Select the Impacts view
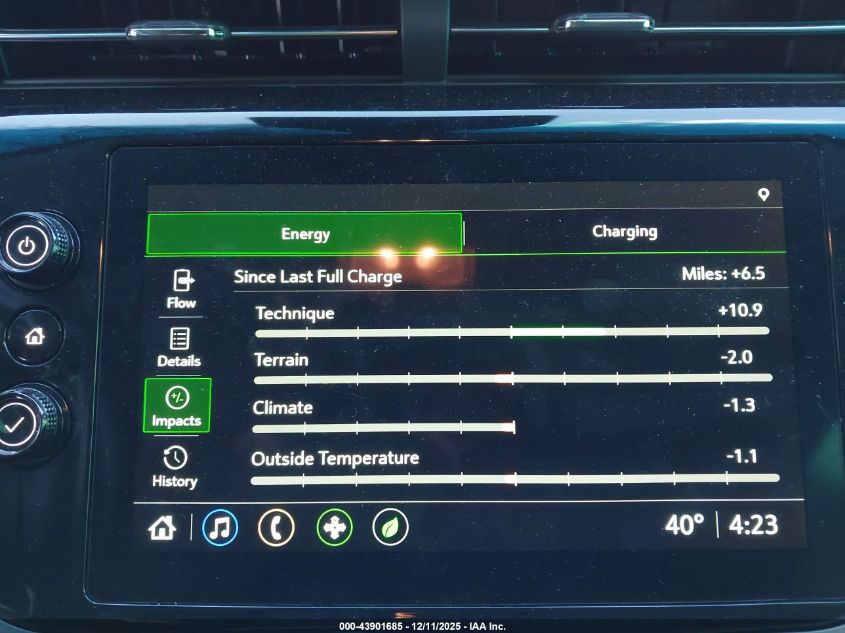The height and width of the screenshot is (633, 845). coord(177,406)
